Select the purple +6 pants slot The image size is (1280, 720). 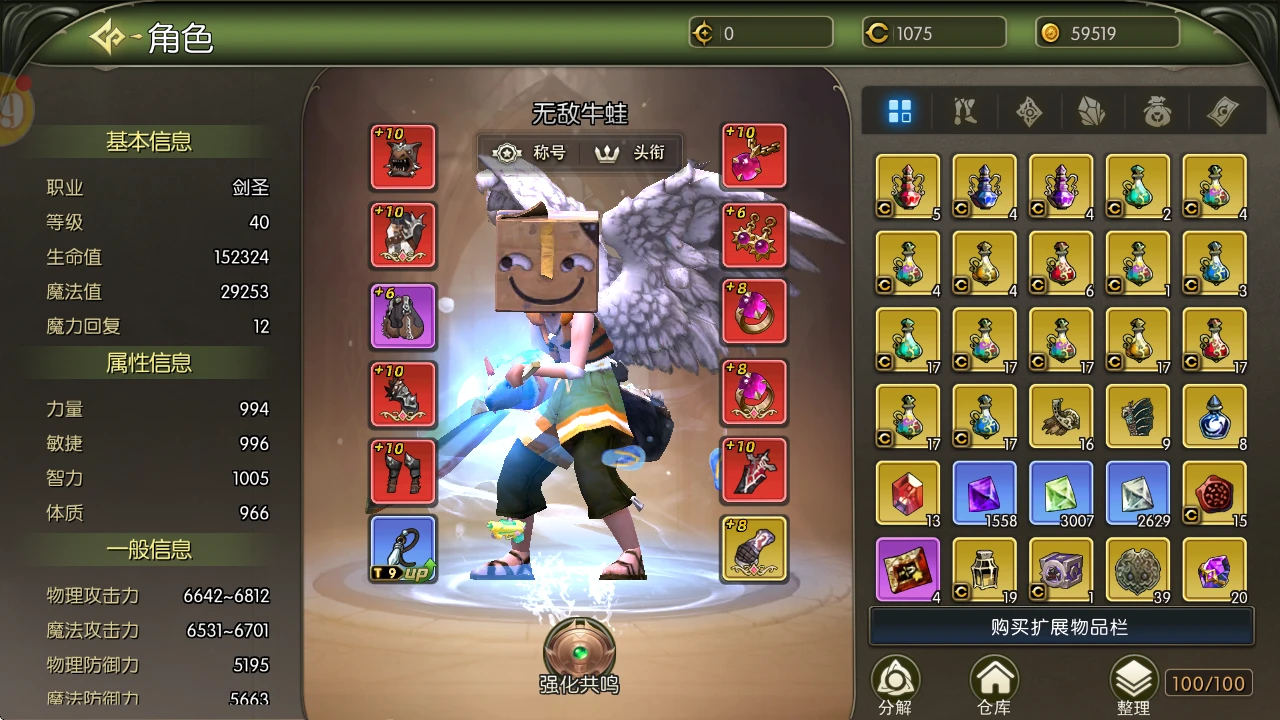click(403, 316)
